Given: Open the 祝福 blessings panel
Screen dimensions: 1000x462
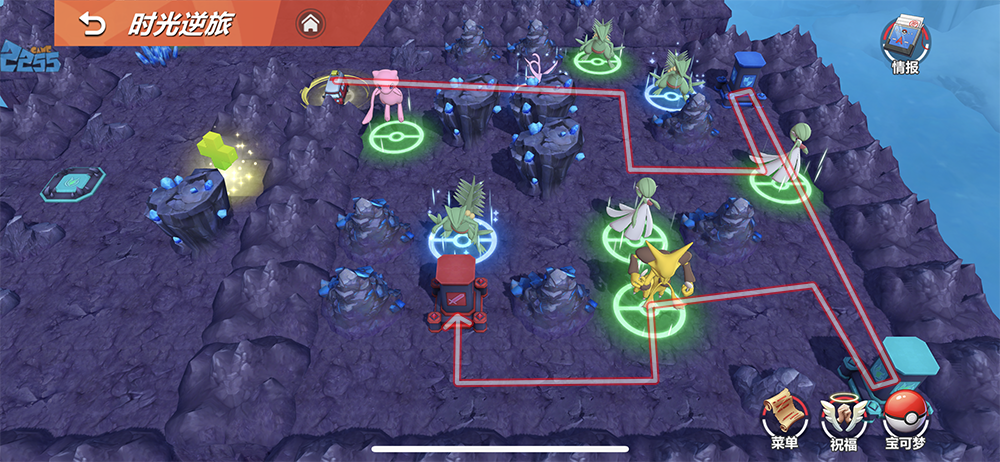Looking at the screenshot, I should click(x=842, y=414).
